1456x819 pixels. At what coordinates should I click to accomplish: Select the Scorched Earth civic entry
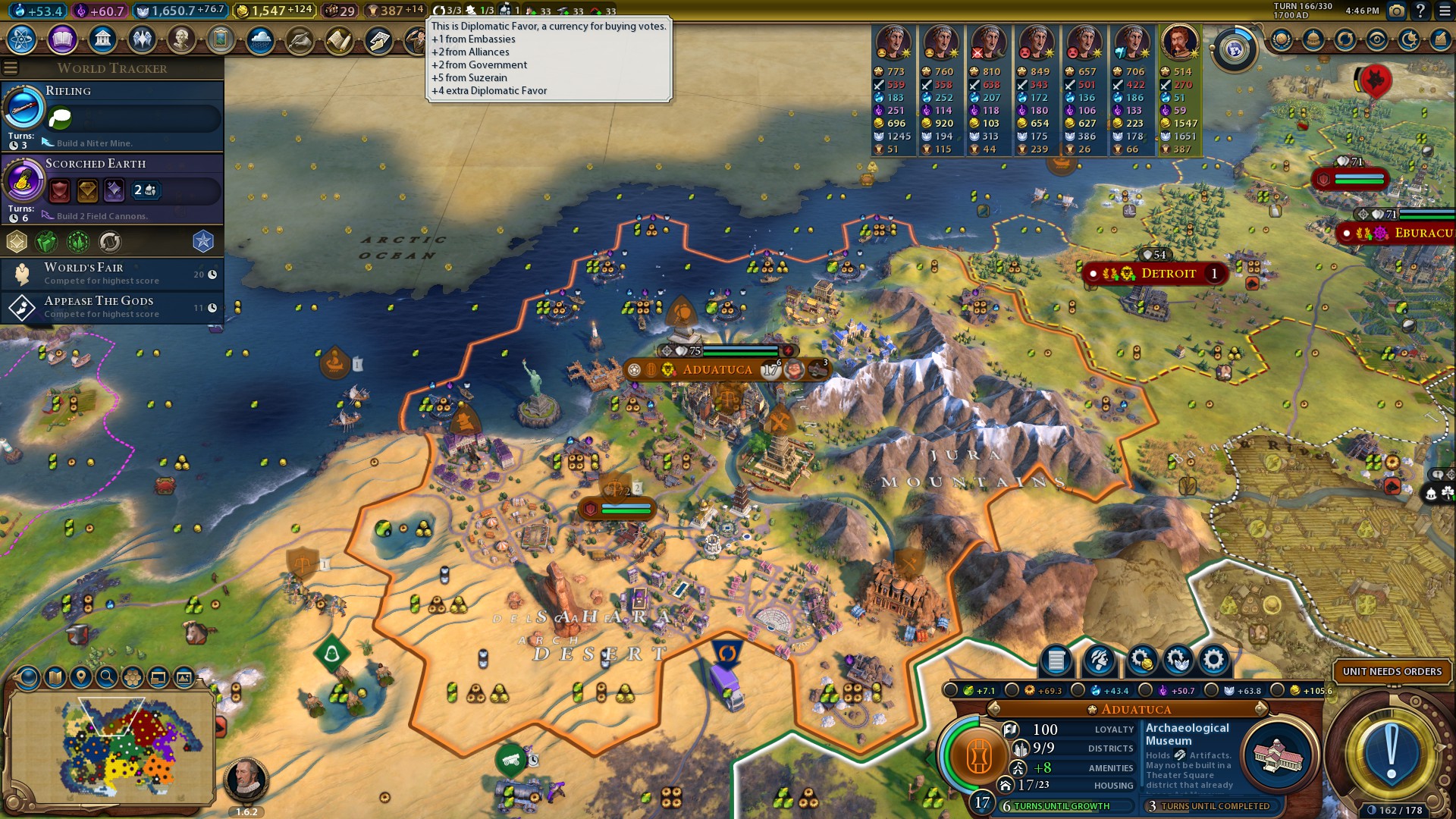pos(114,188)
